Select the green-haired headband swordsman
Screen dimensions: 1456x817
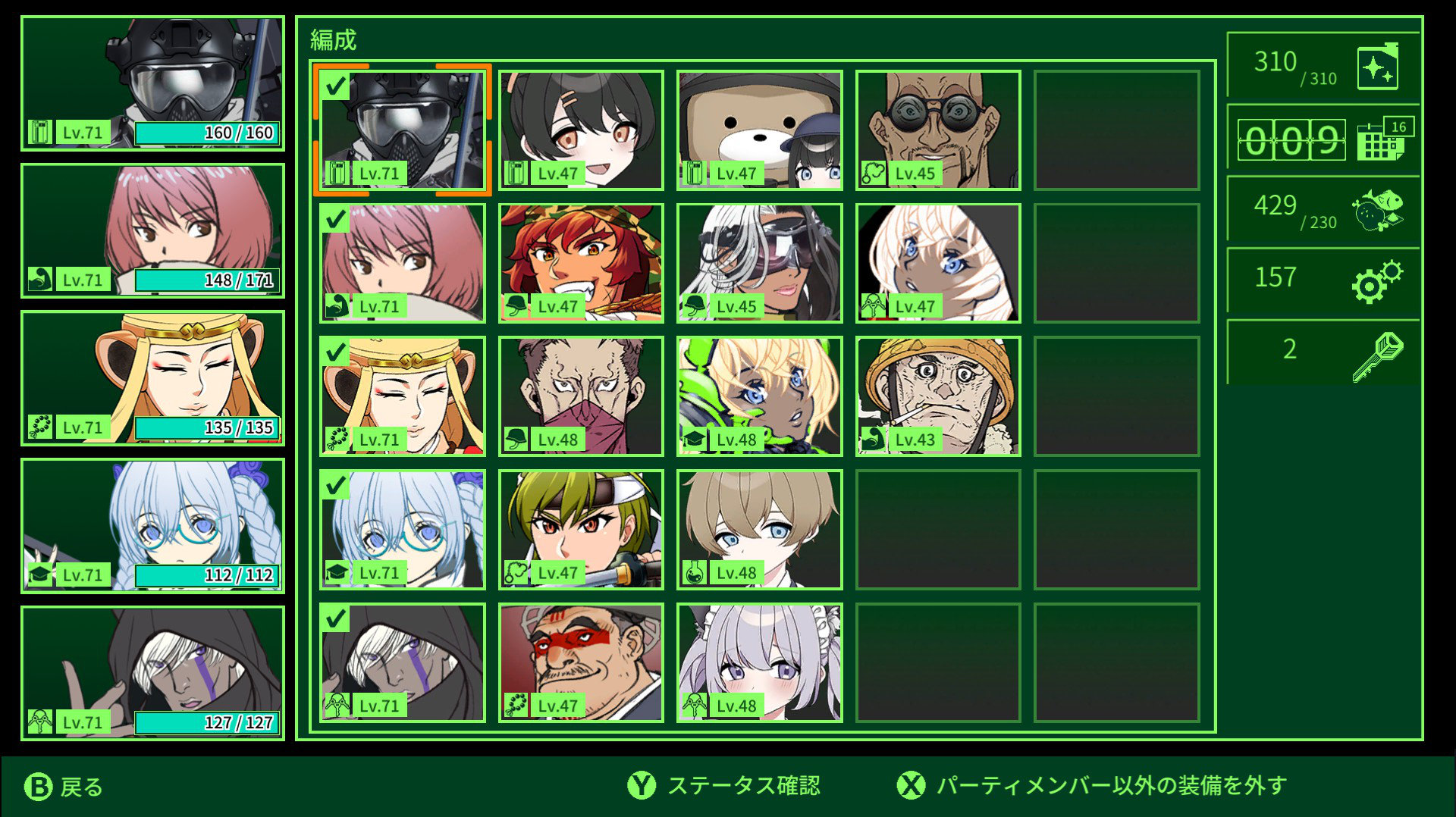[581, 529]
